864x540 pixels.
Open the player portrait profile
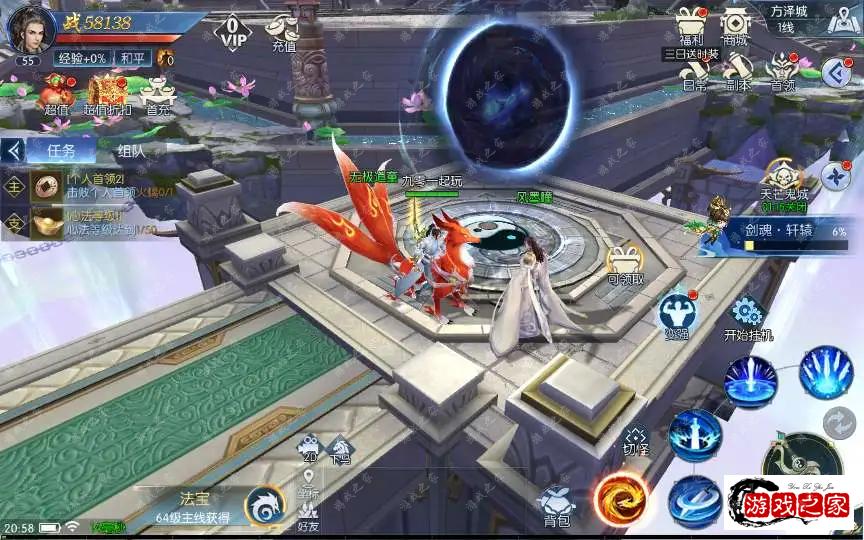pyautogui.click(x=28, y=28)
